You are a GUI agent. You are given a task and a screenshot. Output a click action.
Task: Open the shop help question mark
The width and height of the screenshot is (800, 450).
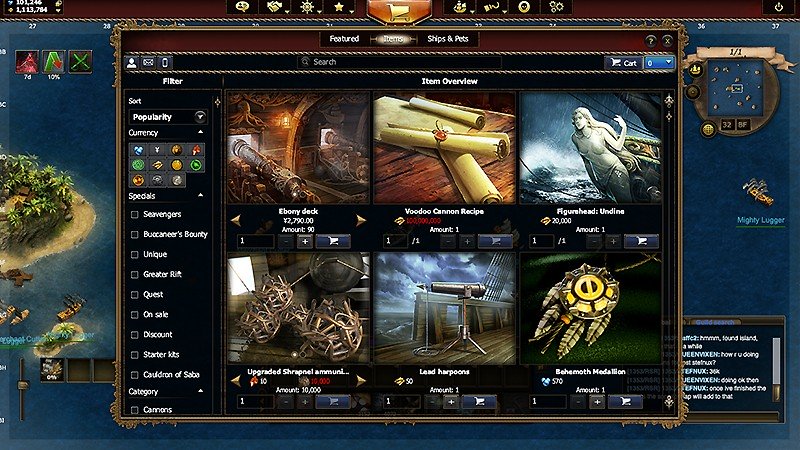[x=651, y=41]
